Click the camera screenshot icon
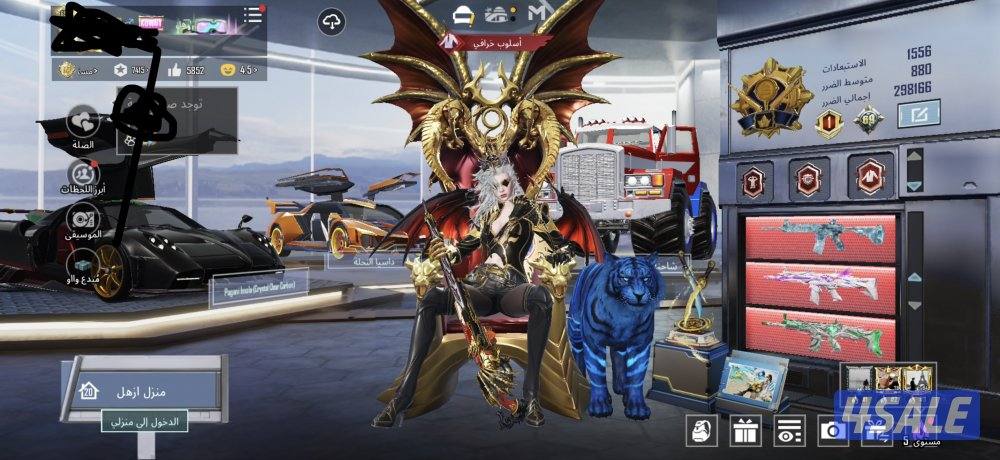This screenshot has height=460, width=1000. coord(831,432)
